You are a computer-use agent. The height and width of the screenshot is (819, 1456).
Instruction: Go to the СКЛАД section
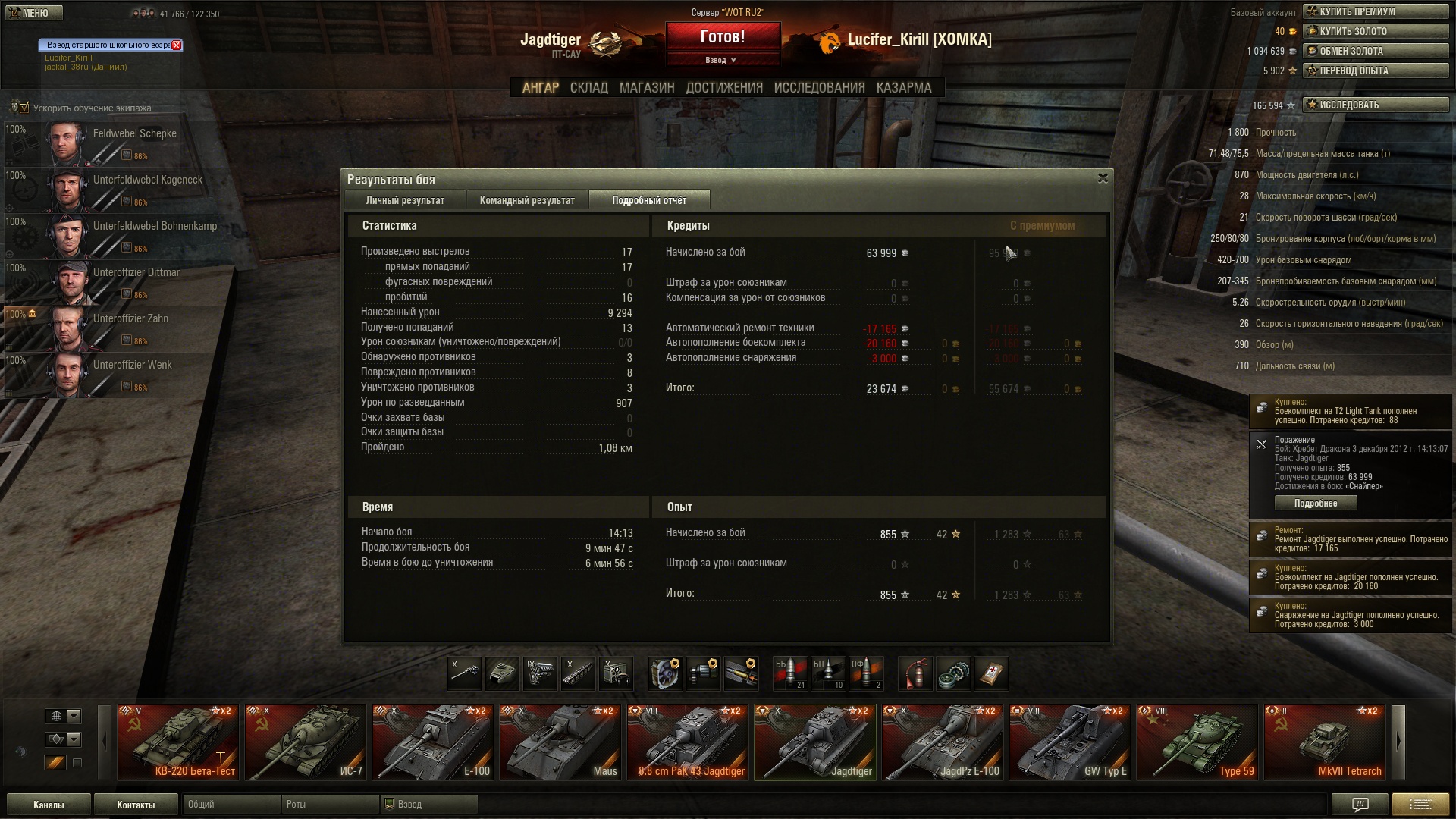pos(588,88)
